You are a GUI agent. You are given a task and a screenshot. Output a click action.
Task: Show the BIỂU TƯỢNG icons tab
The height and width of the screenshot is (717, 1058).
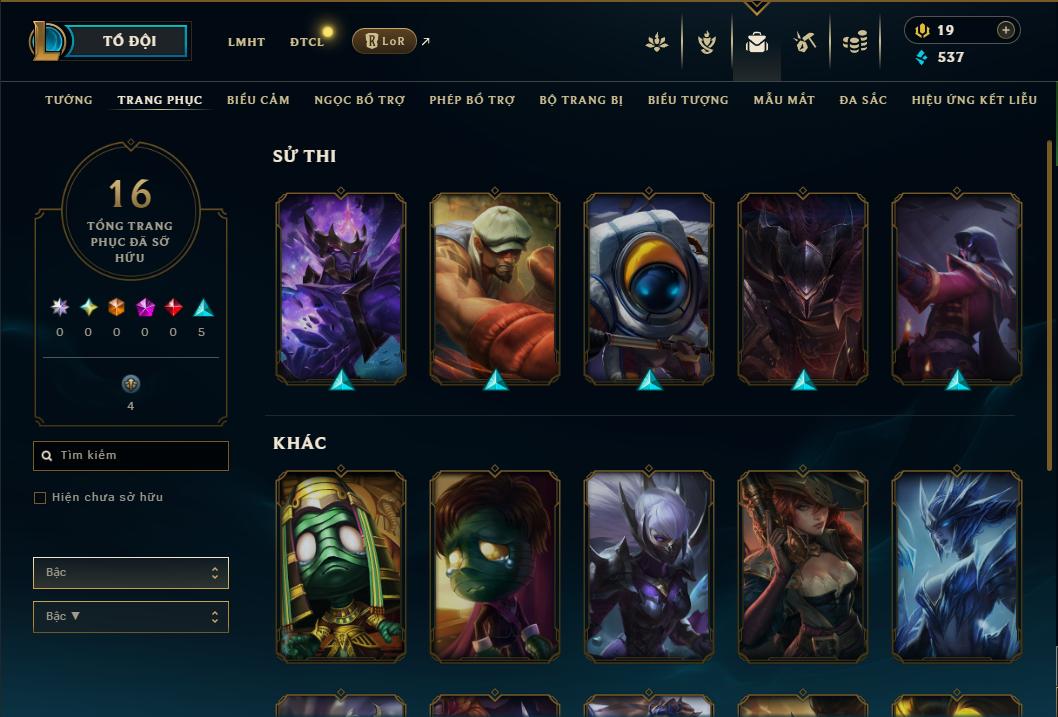688,100
